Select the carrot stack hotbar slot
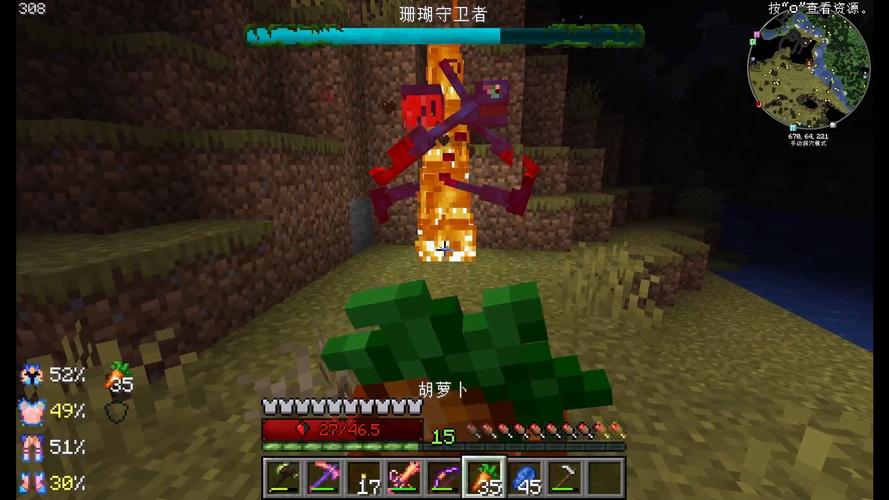889x500 pixels. pos(486,477)
